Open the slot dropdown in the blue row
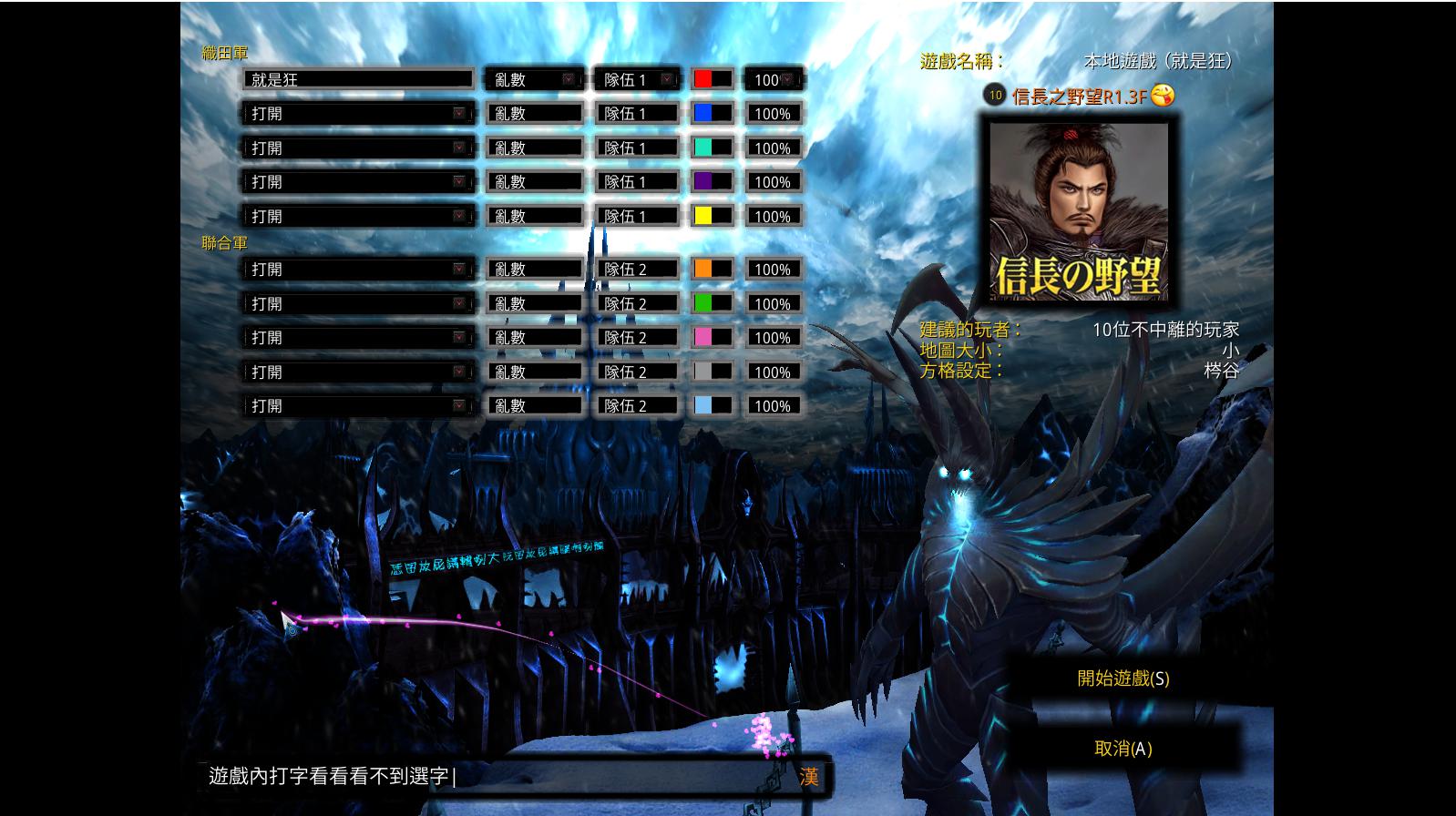 [x=359, y=114]
